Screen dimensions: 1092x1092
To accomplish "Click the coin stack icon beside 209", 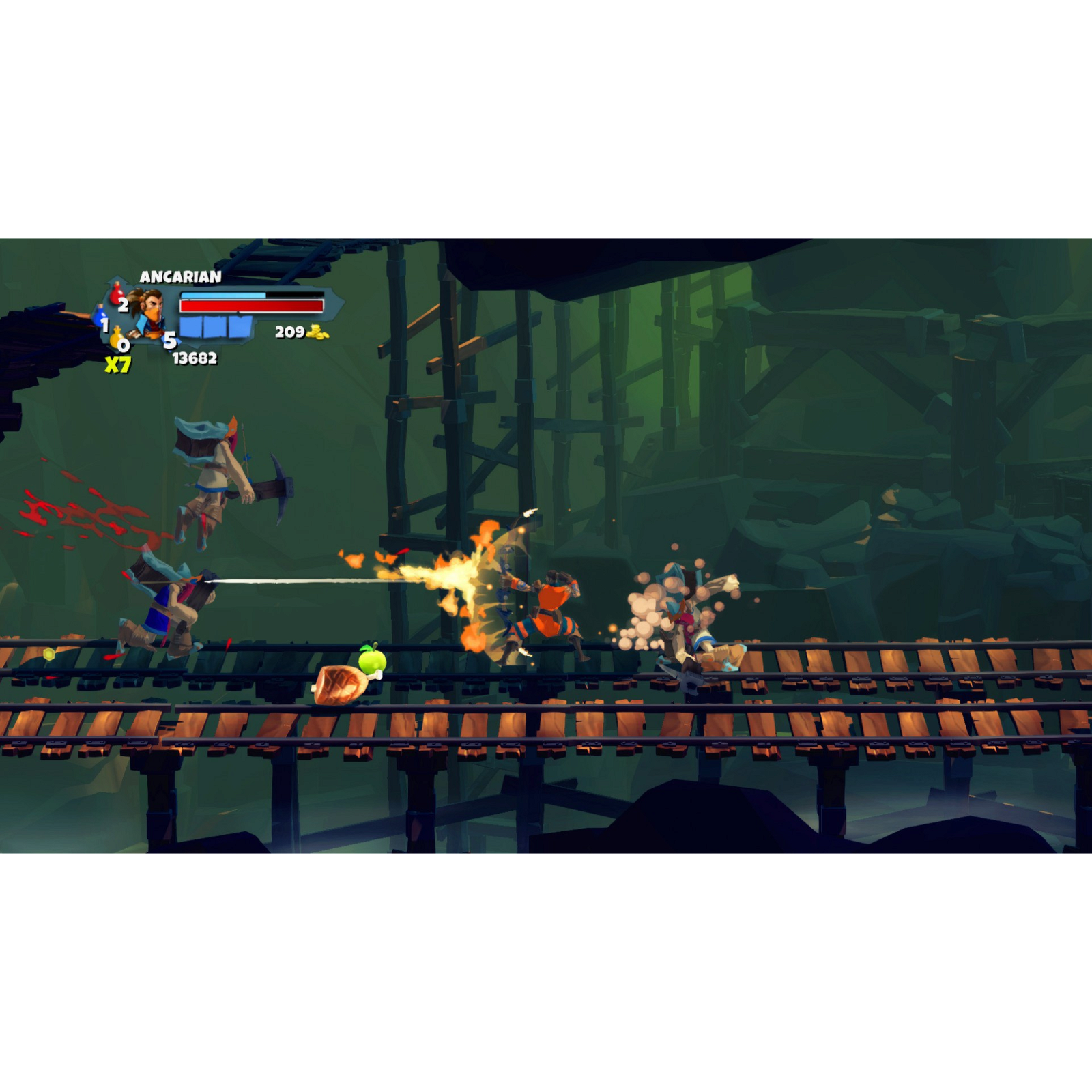I will coord(318,332).
